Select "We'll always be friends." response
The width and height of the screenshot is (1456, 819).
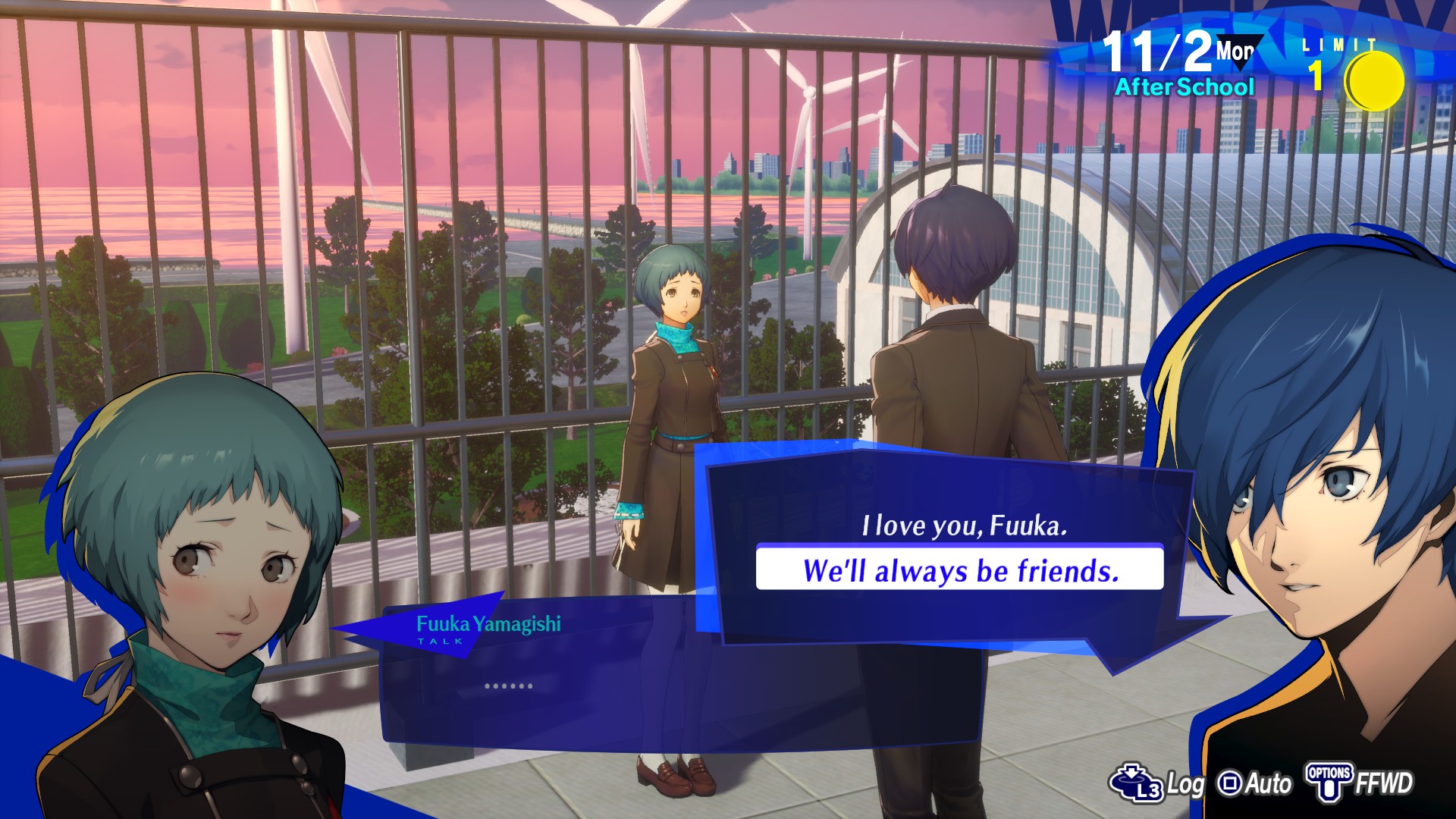[960, 570]
